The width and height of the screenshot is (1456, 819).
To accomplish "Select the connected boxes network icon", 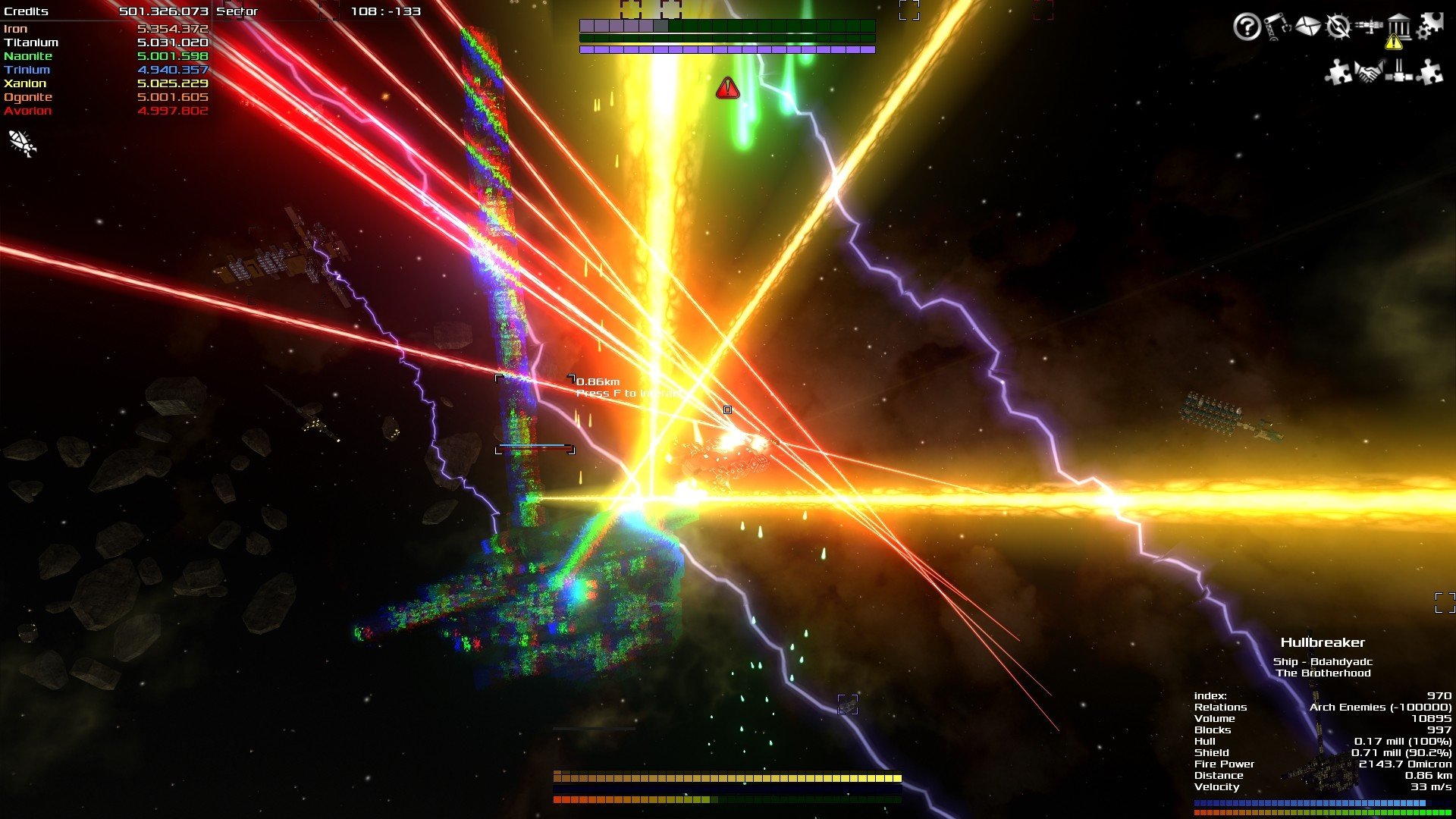I will point(1399,73).
